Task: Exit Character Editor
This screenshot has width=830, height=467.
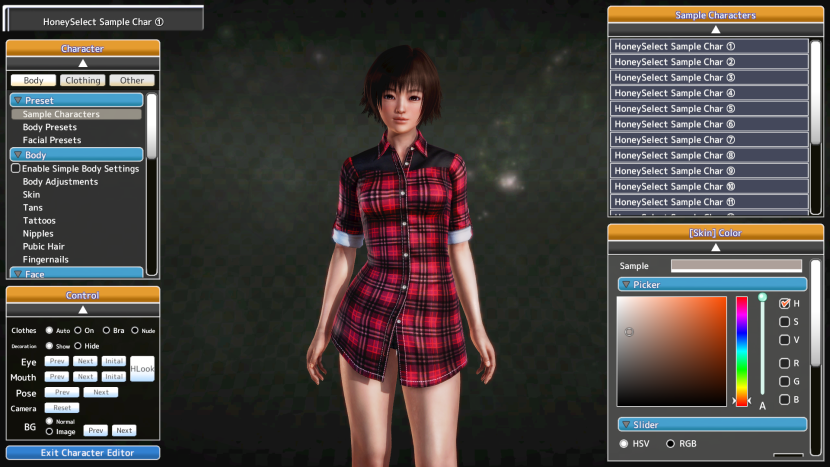Action: pyautogui.click(x=83, y=453)
